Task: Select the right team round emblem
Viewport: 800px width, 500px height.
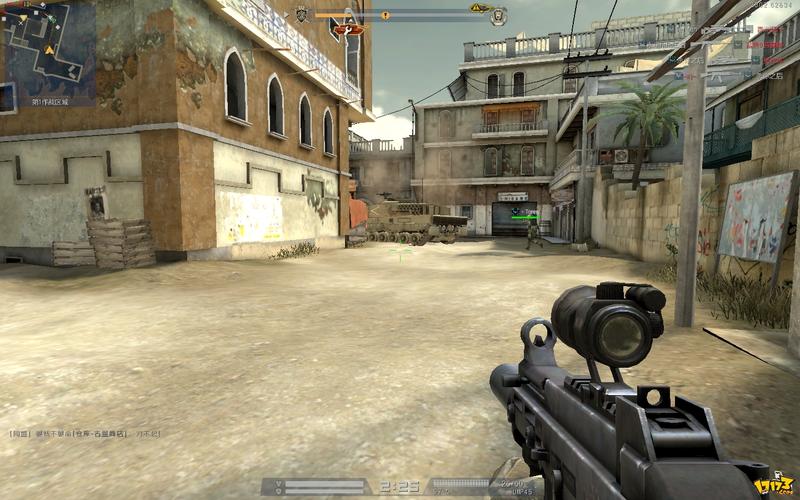Action: click(x=498, y=15)
